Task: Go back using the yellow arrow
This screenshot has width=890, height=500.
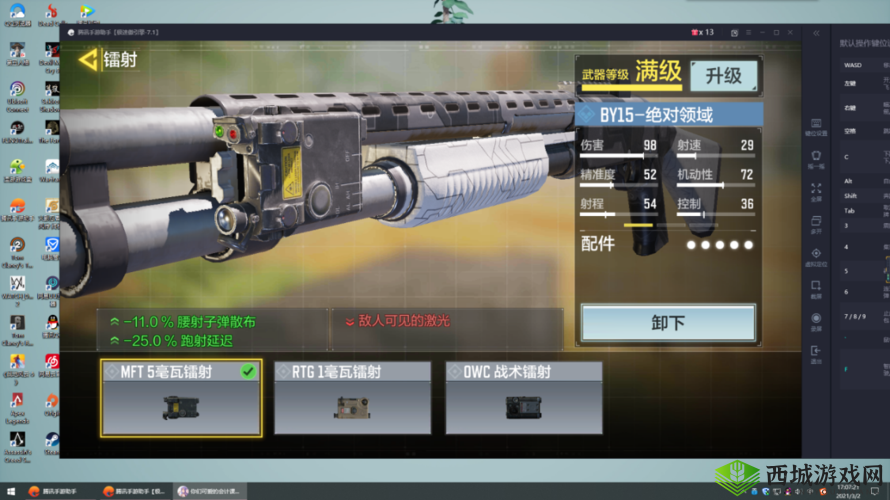Action: [89, 60]
